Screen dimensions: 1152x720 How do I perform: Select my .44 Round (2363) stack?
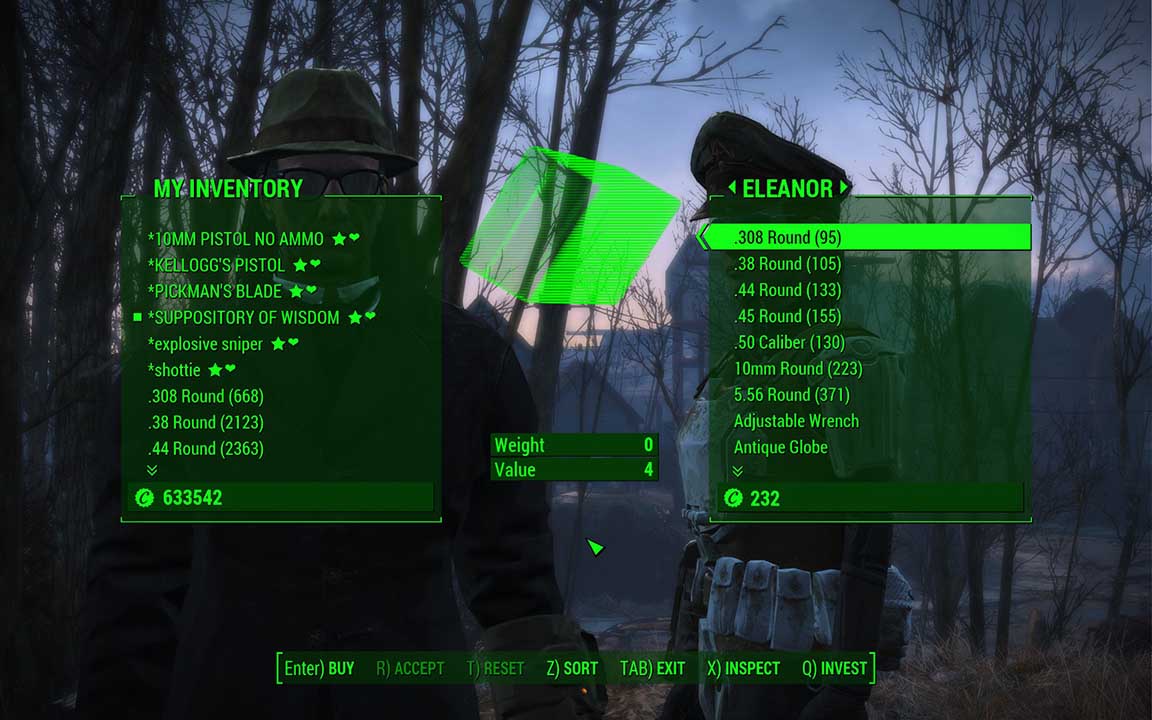205,448
